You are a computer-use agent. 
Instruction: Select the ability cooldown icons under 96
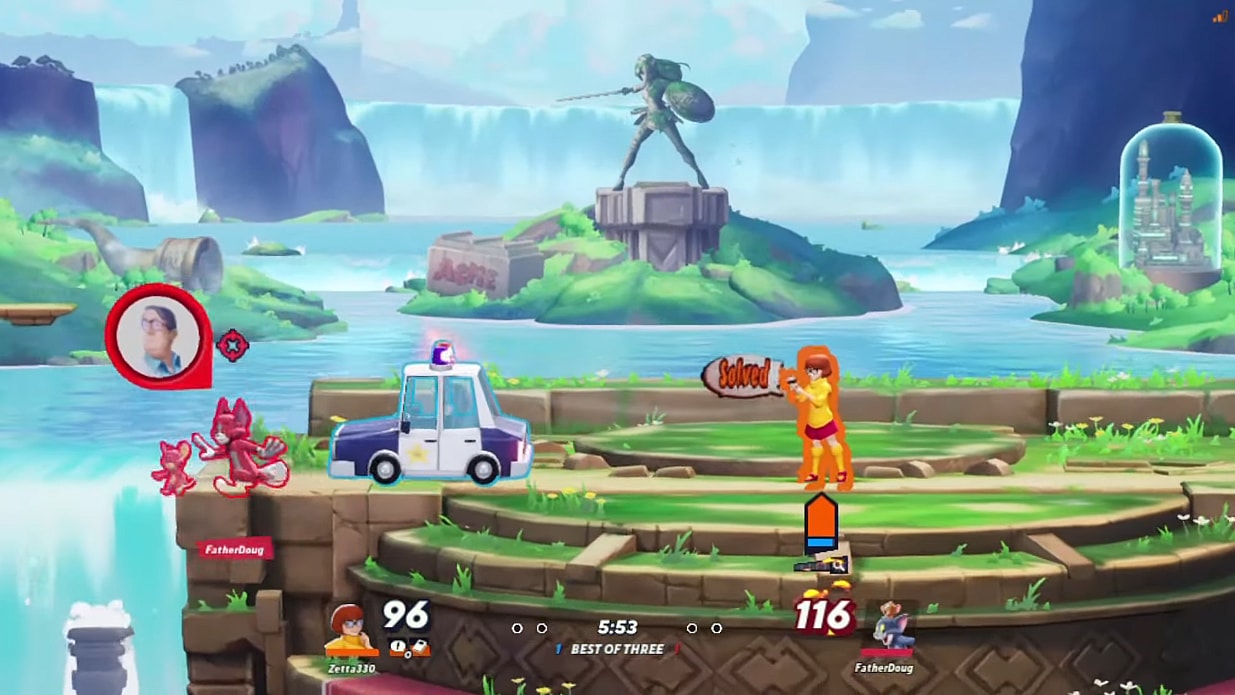point(409,647)
